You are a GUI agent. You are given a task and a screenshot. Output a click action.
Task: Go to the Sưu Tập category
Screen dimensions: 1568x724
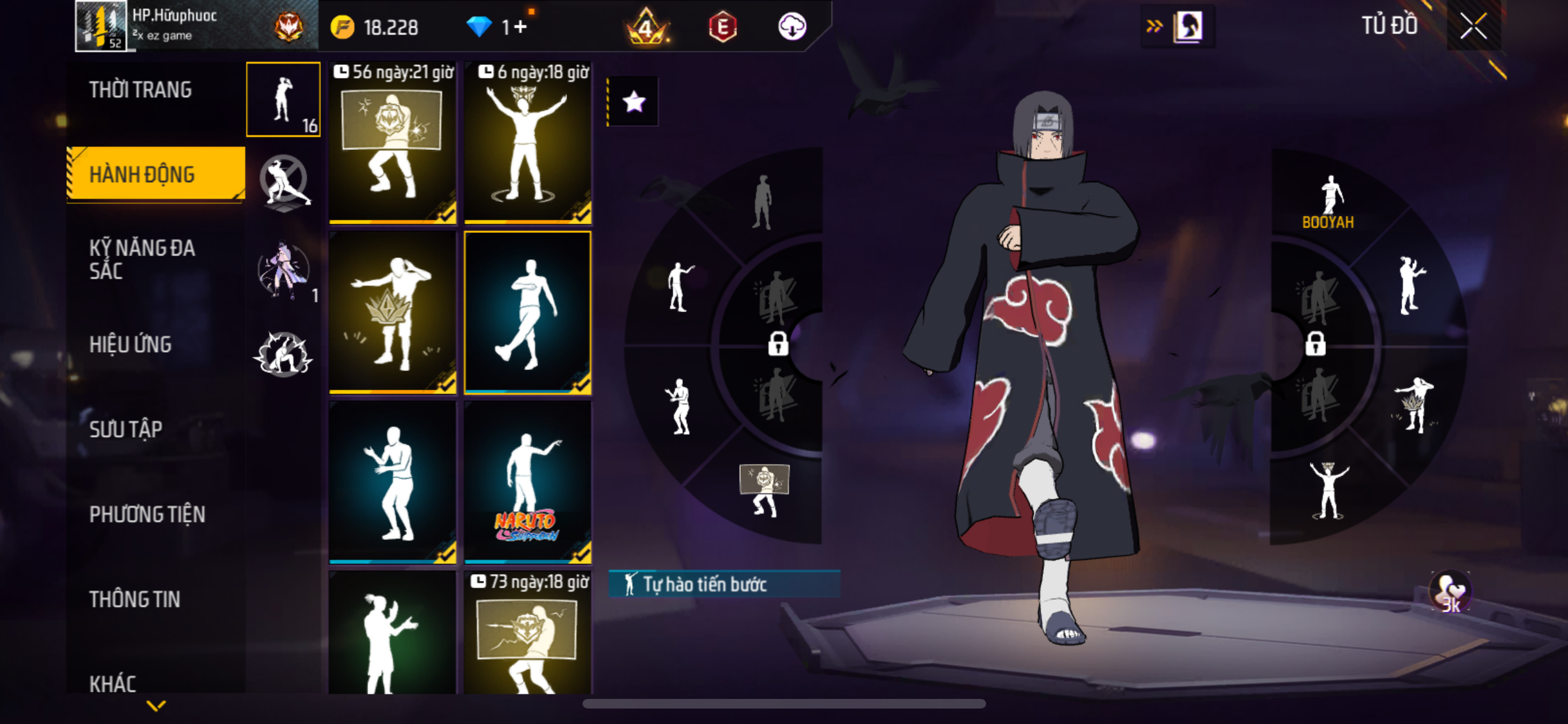pos(126,429)
